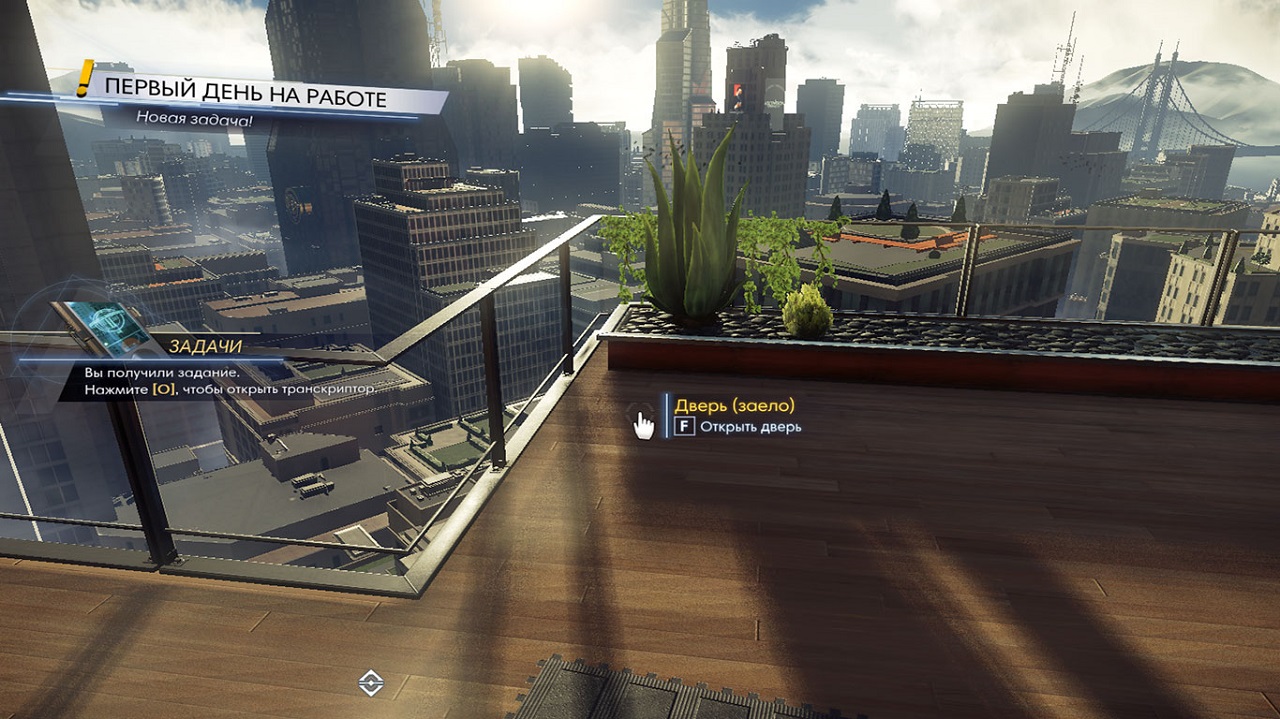Click the diamond stance indicator icon
This screenshot has width=1280, height=719.
pyautogui.click(x=371, y=683)
